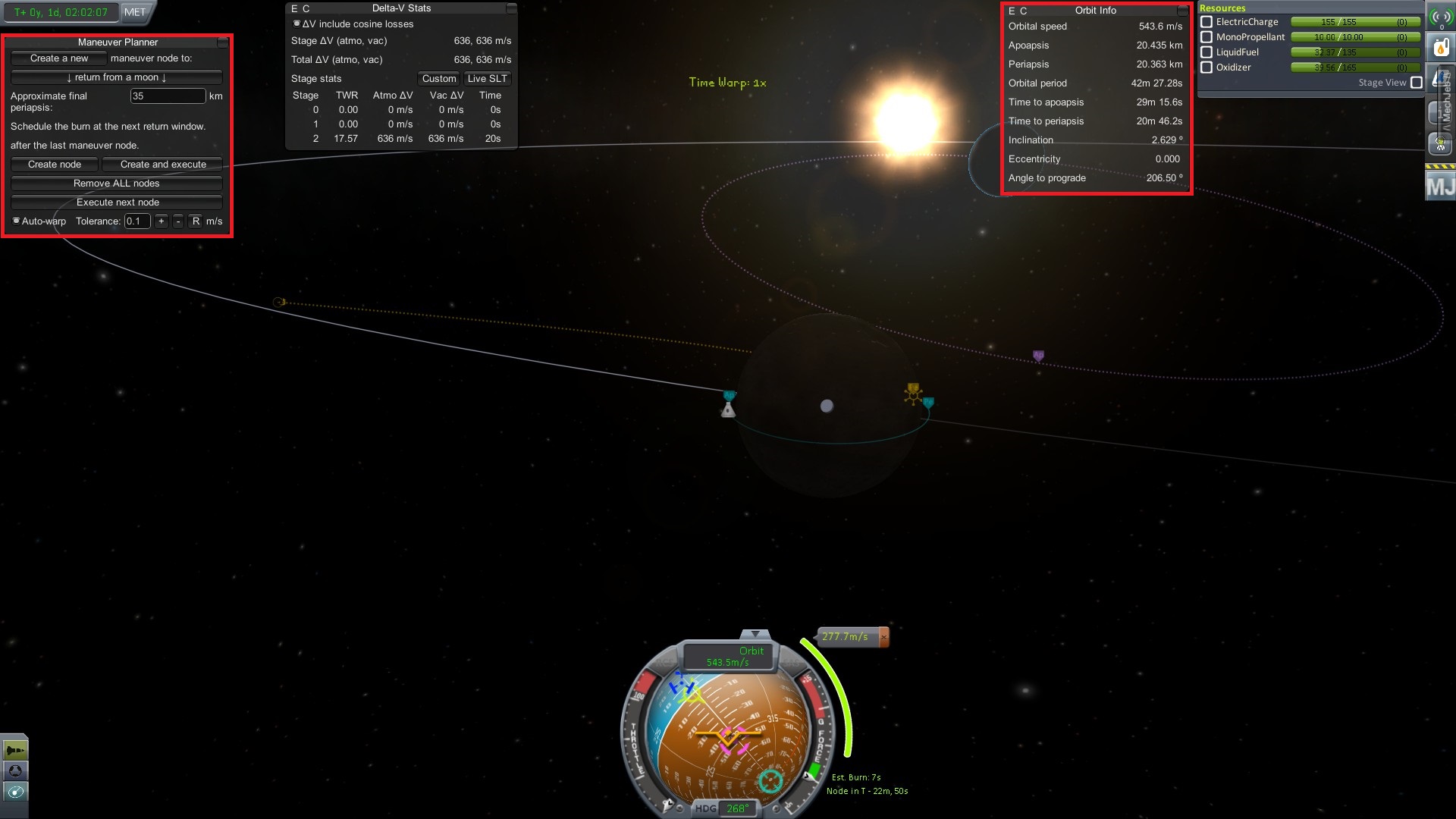Open the MechJeb MJ menu tab
The image size is (1456, 819).
tap(1440, 186)
